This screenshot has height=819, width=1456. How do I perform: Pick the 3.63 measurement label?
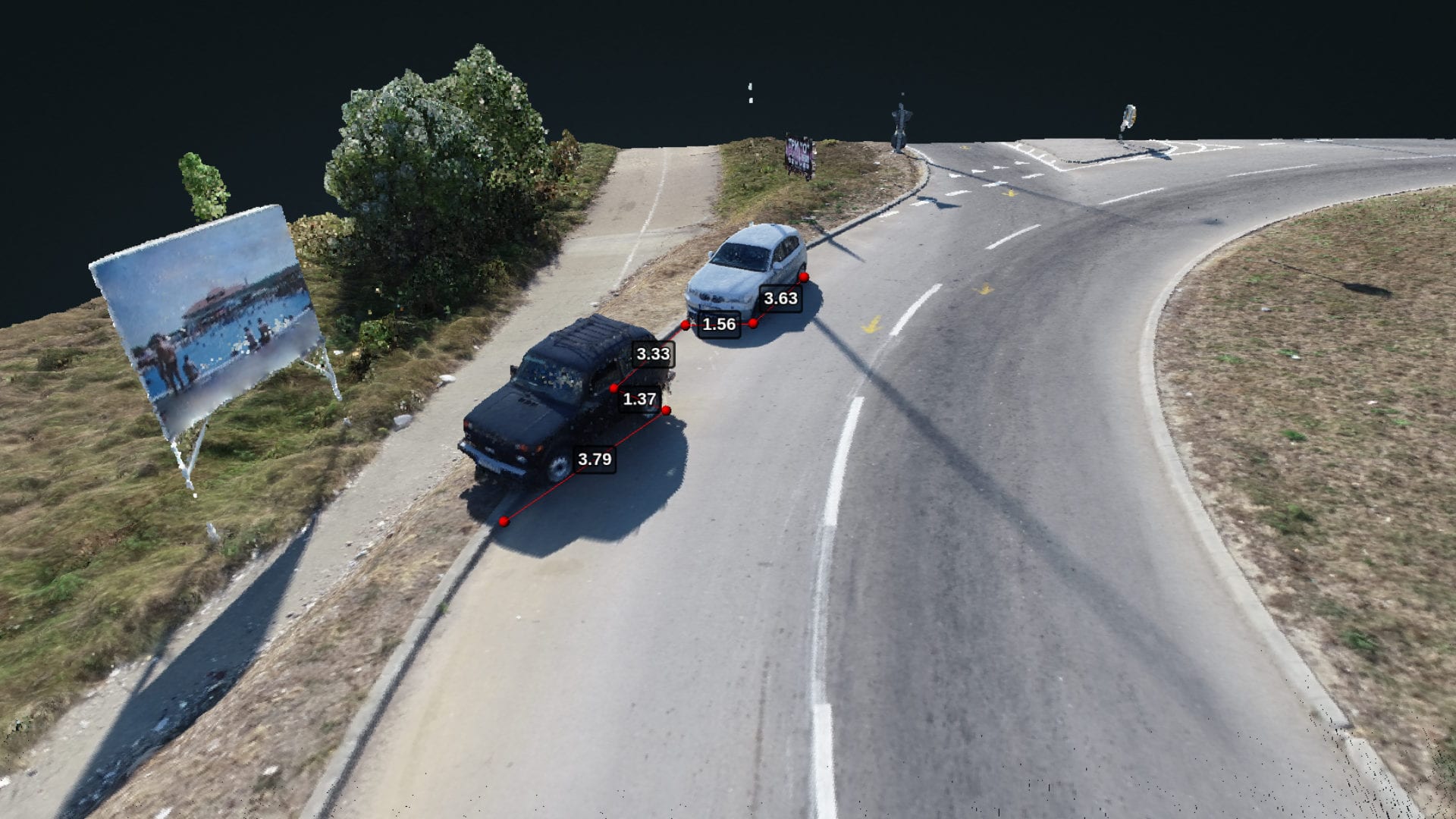[x=780, y=298]
